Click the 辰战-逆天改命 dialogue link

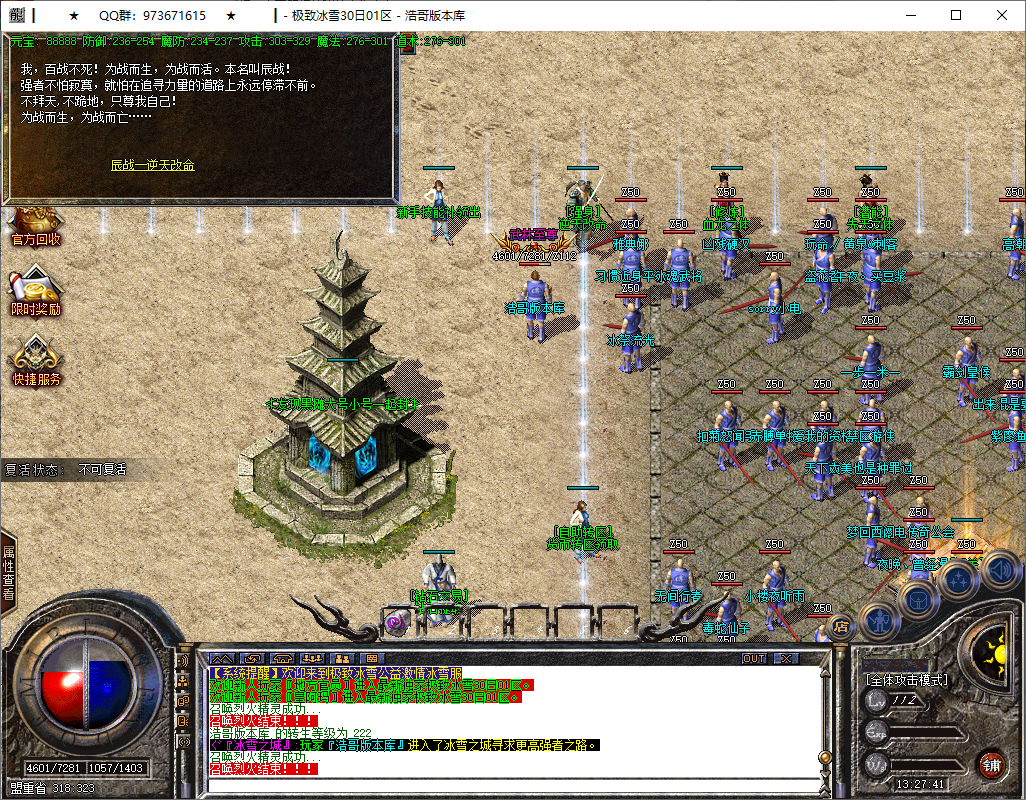(152, 165)
